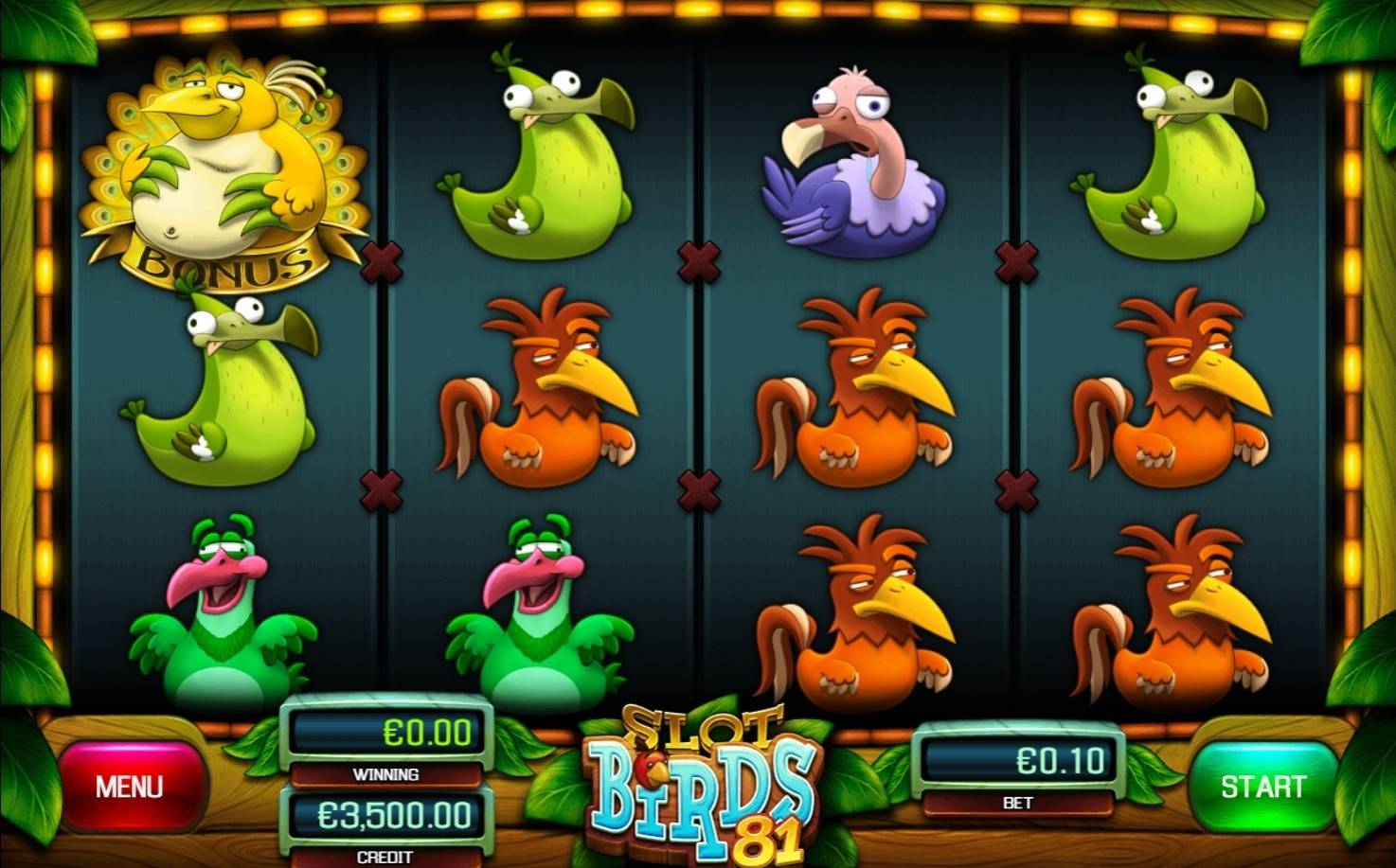Click the WINNING display showing €0.00
1396x868 pixels.
pos(386,731)
